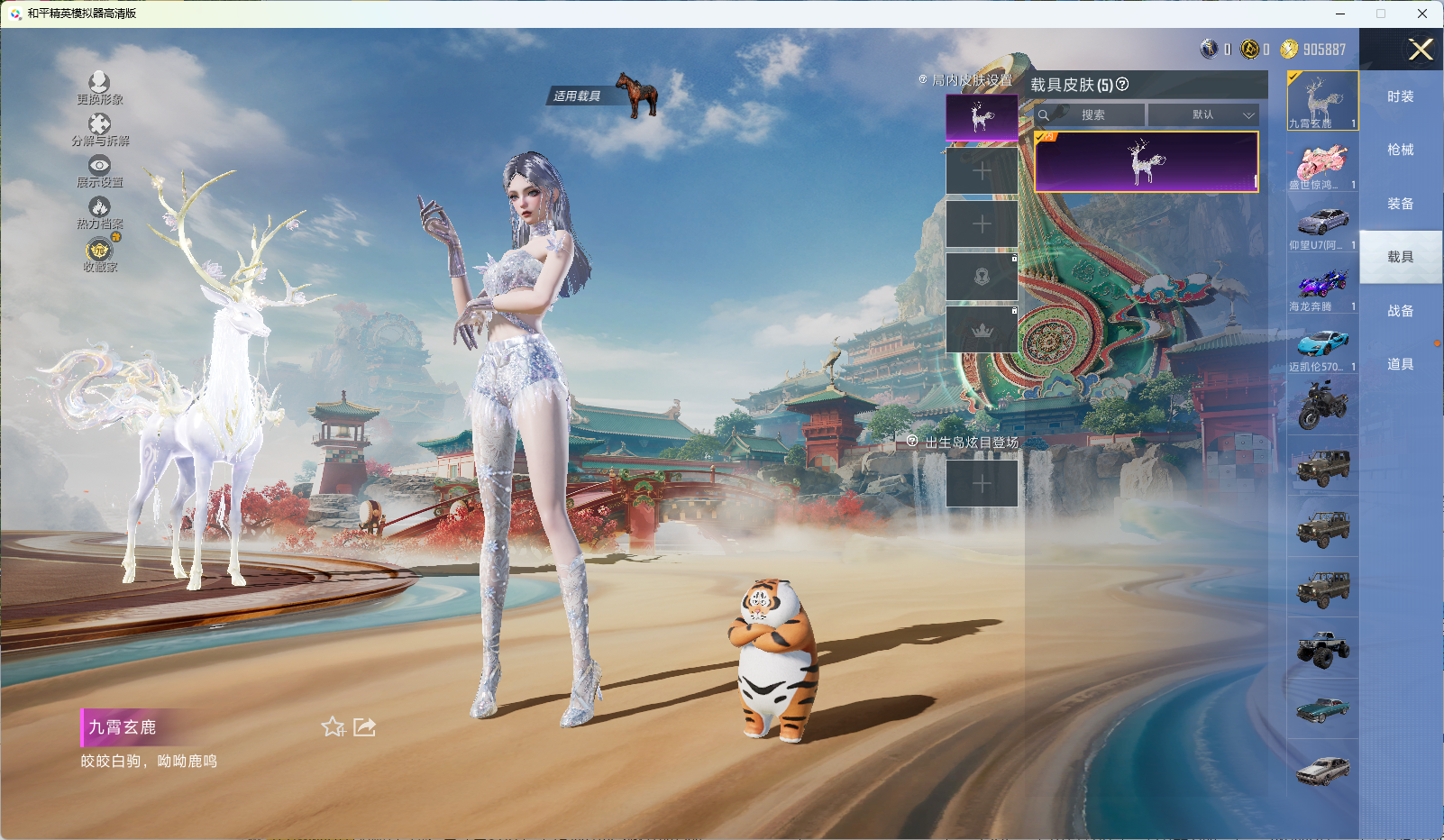1444x840 pixels.
Task: Open the 道具 items tab
Action: [1400, 364]
